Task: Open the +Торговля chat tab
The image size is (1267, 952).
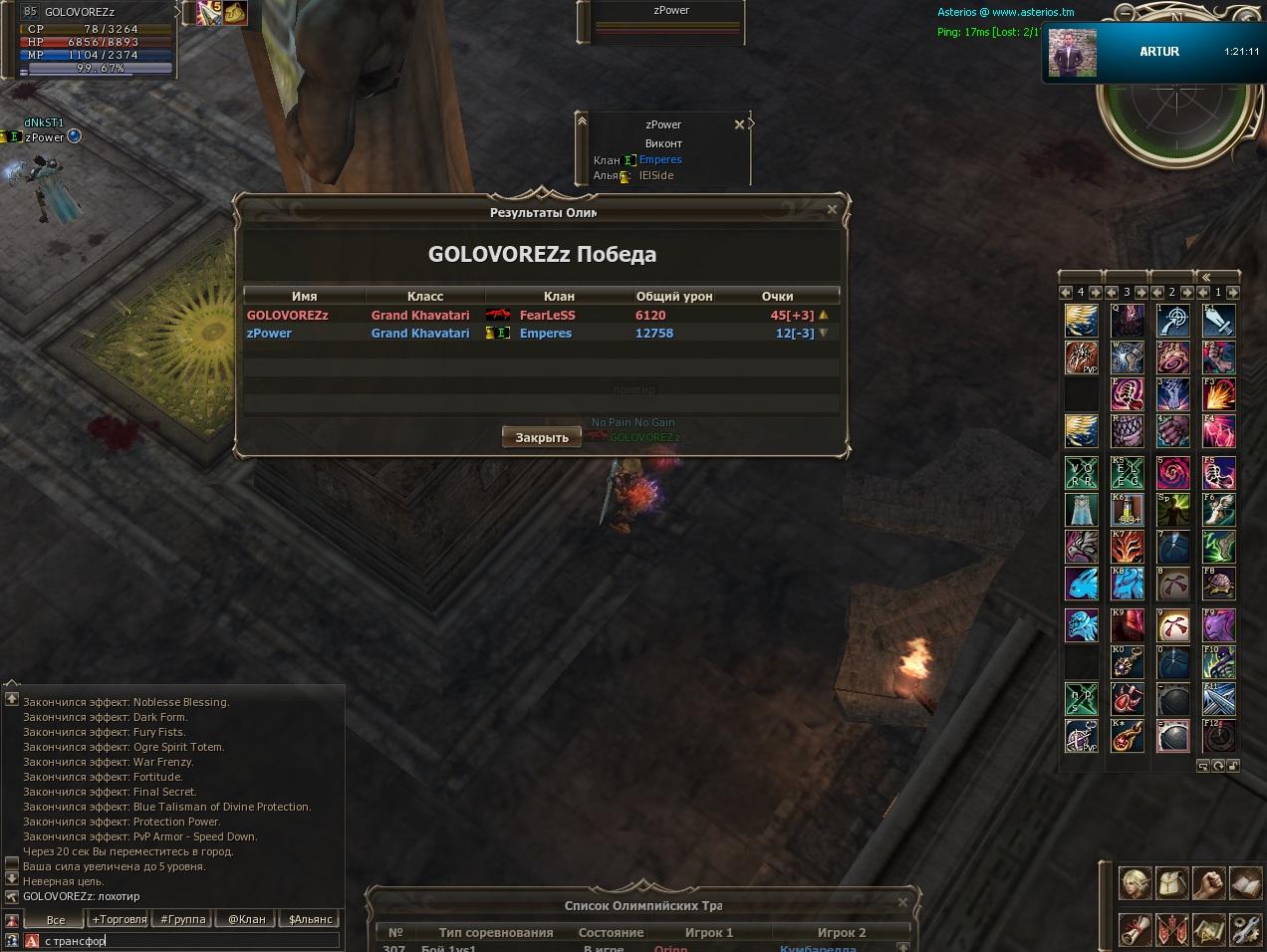Action: (x=120, y=920)
